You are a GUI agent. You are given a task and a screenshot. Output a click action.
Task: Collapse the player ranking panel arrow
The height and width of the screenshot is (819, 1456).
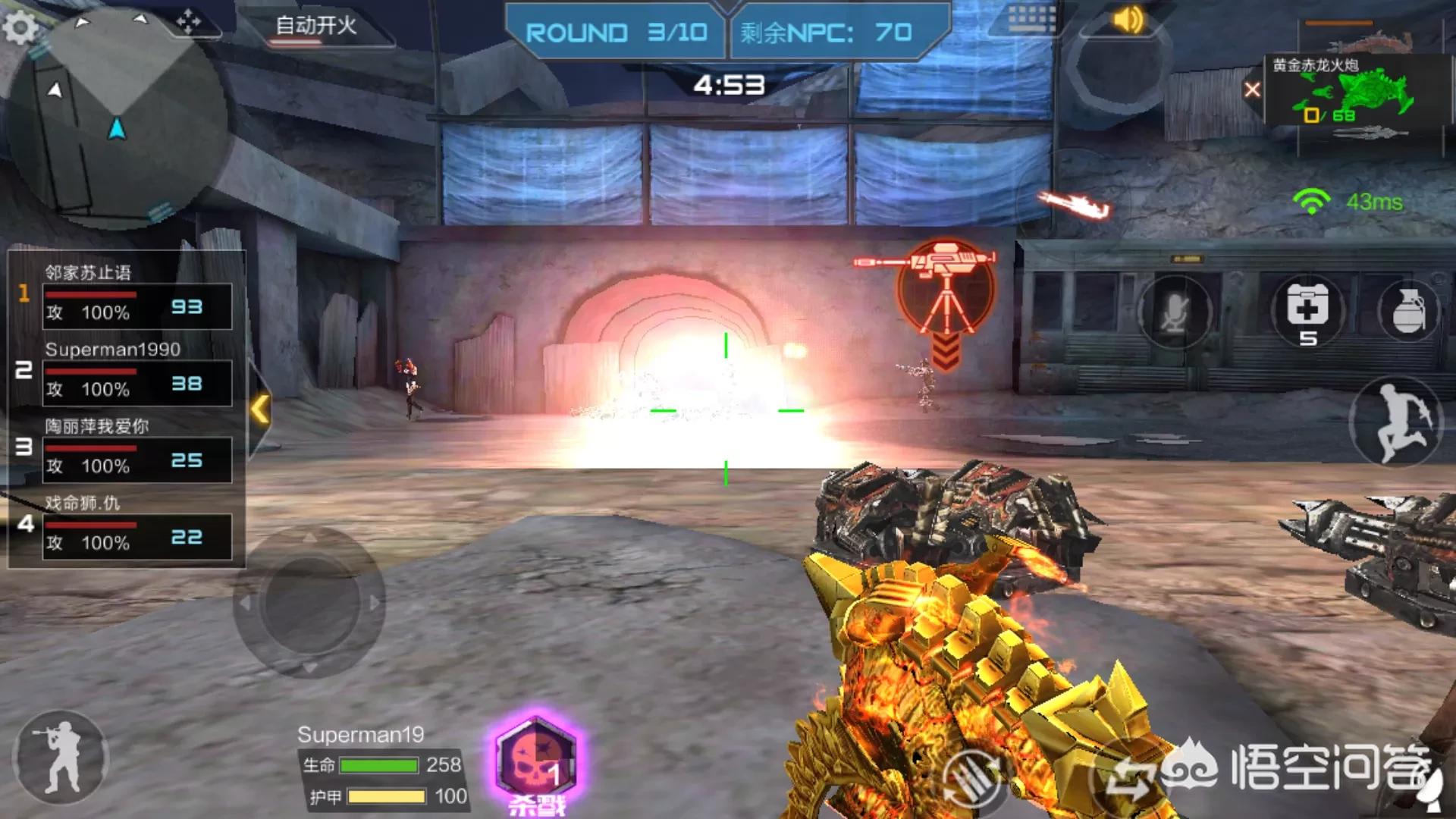[260, 409]
